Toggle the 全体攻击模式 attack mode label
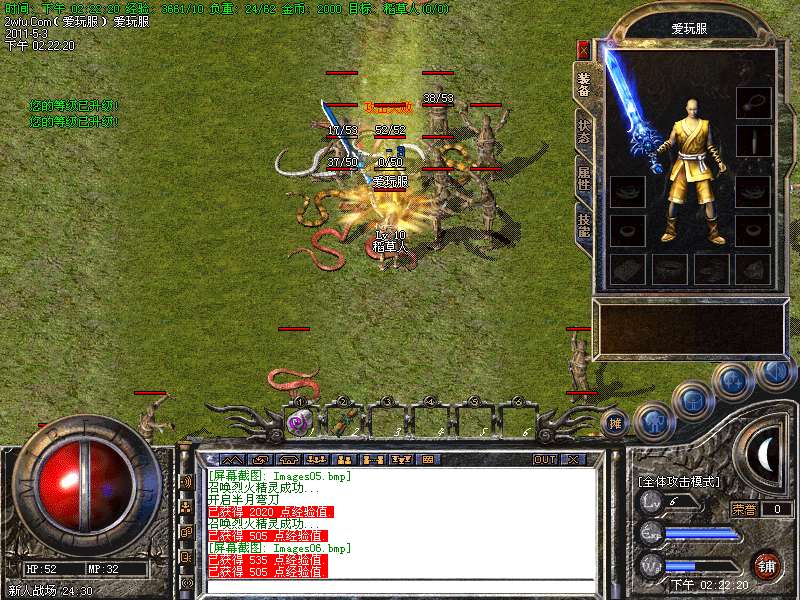Viewport: 800px width, 600px height. coord(679,481)
